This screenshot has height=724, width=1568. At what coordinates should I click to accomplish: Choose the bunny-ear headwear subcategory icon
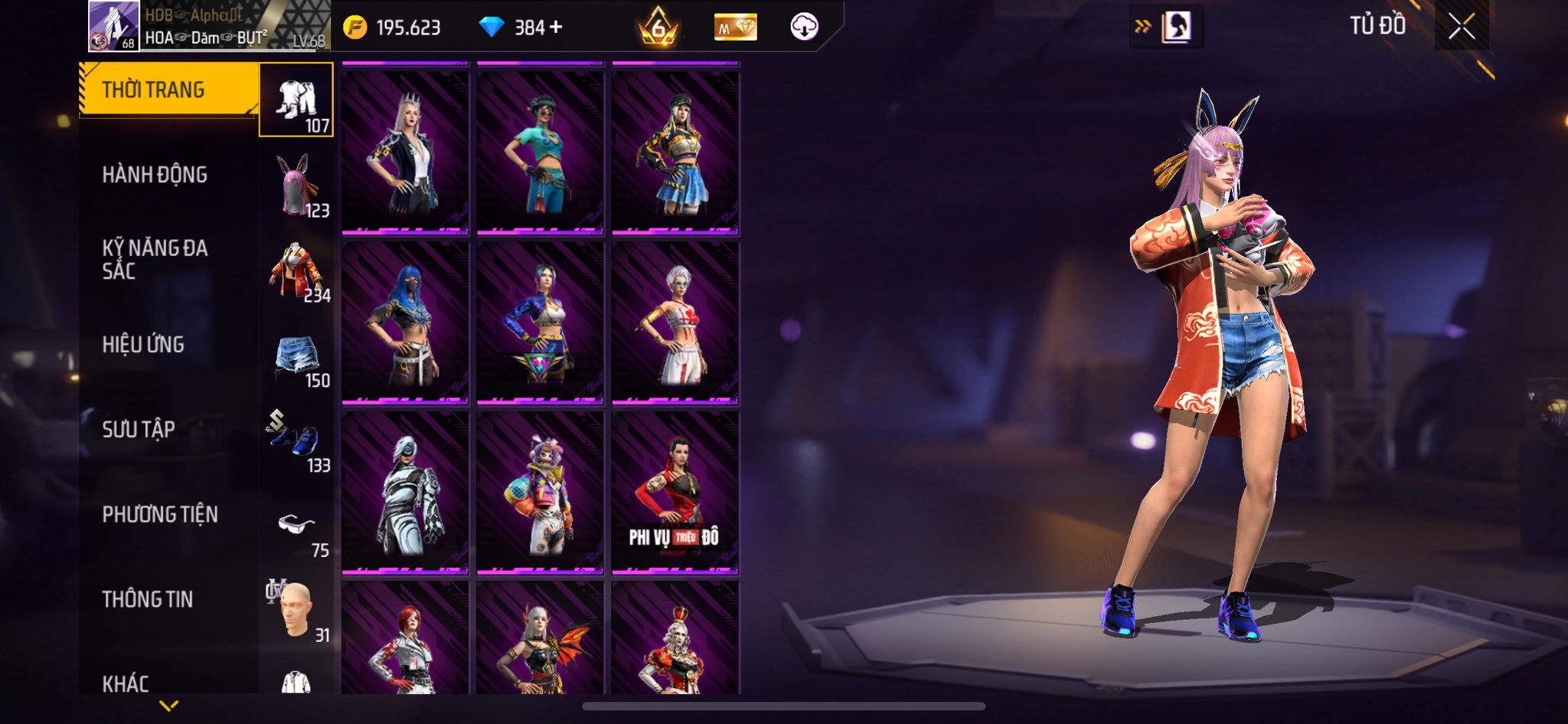pos(296,185)
